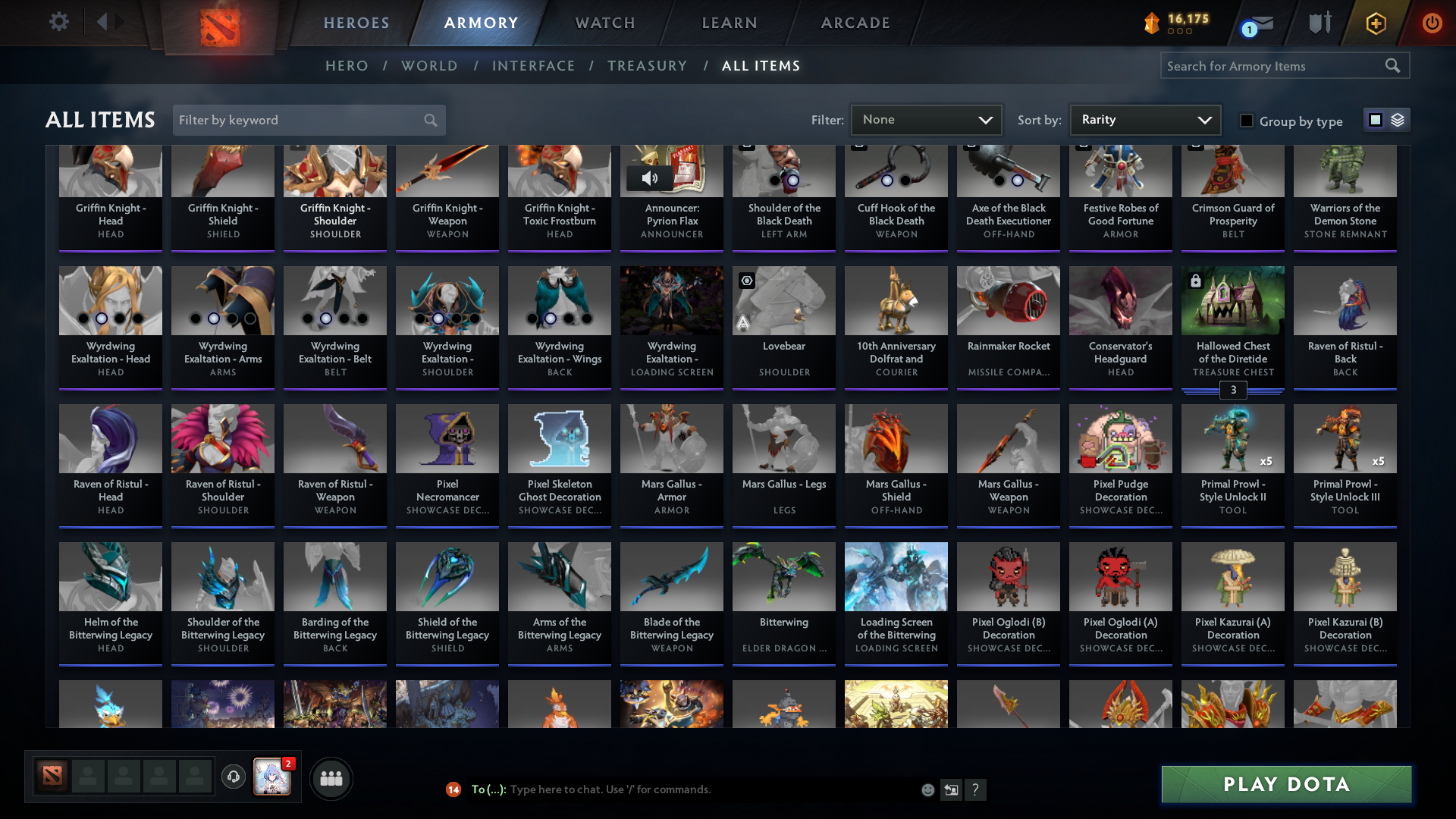
Task: Open the friends list icon near chat bar
Action: pyautogui.click(x=330, y=778)
